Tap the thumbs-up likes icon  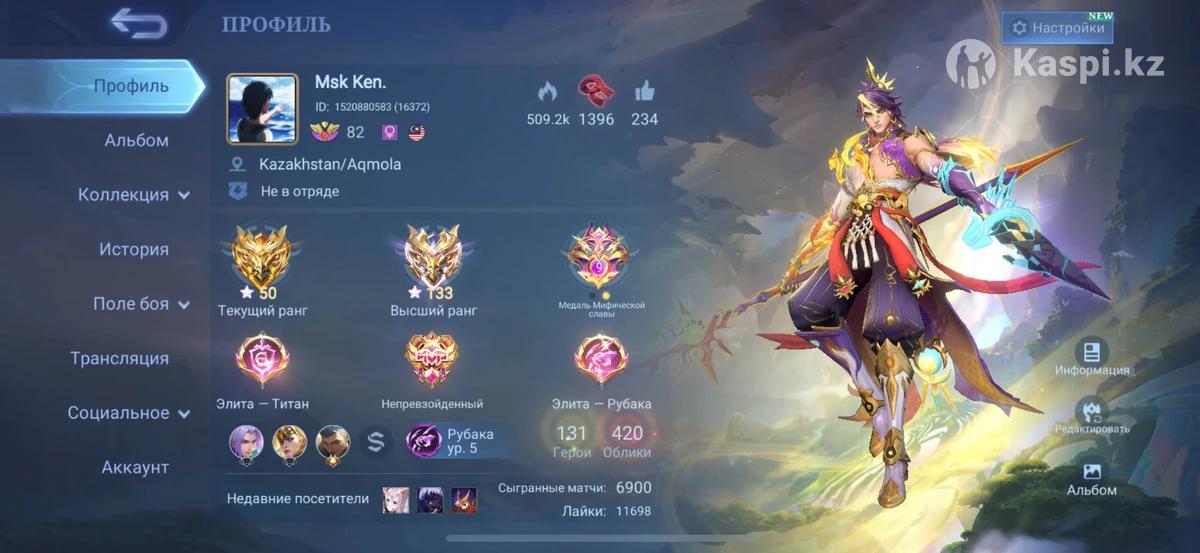(x=644, y=92)
